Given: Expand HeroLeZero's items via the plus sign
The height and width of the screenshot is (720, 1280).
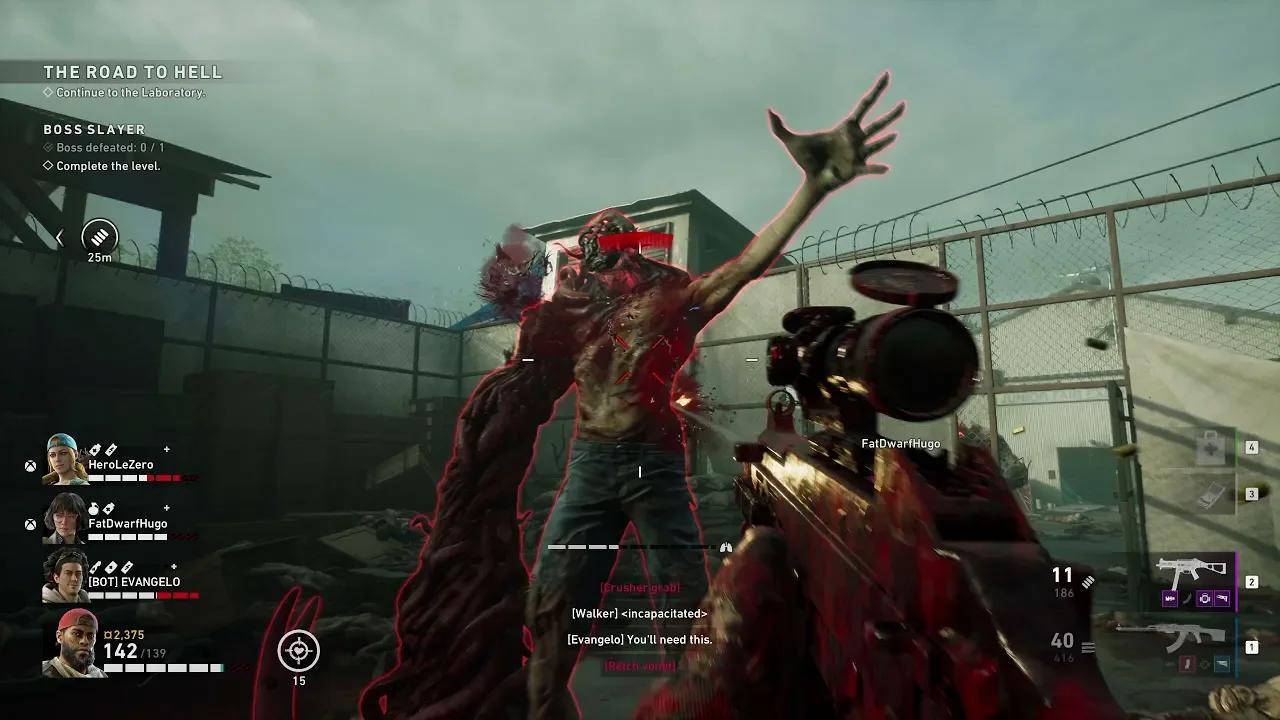Looking at the screenshot, I should coord(166,448).
